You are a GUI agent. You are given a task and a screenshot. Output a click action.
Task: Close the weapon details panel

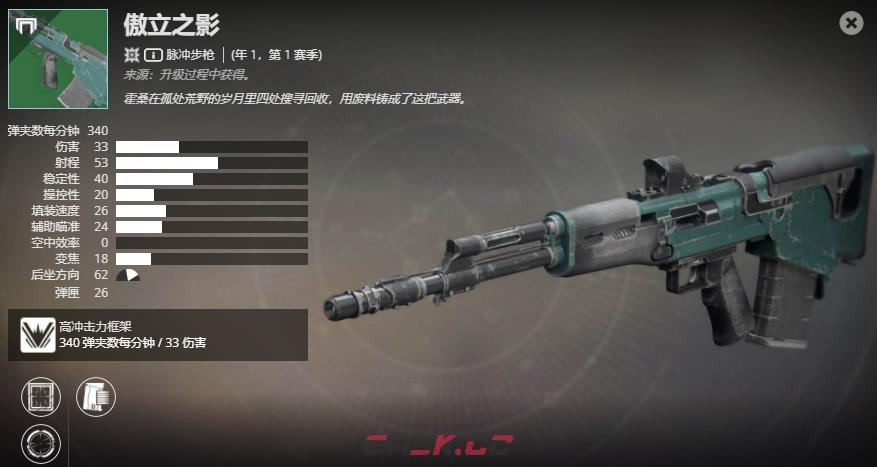851,23
